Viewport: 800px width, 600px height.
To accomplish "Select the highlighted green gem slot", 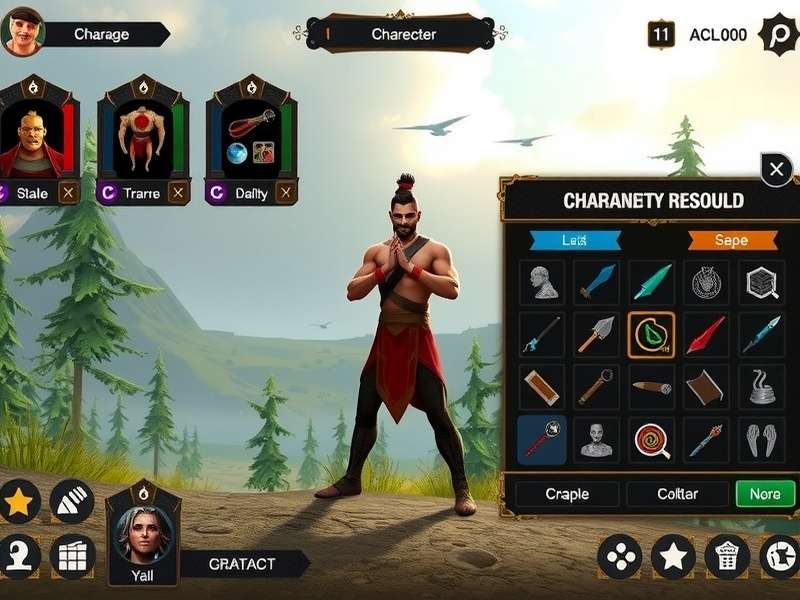I will [650, 335].
